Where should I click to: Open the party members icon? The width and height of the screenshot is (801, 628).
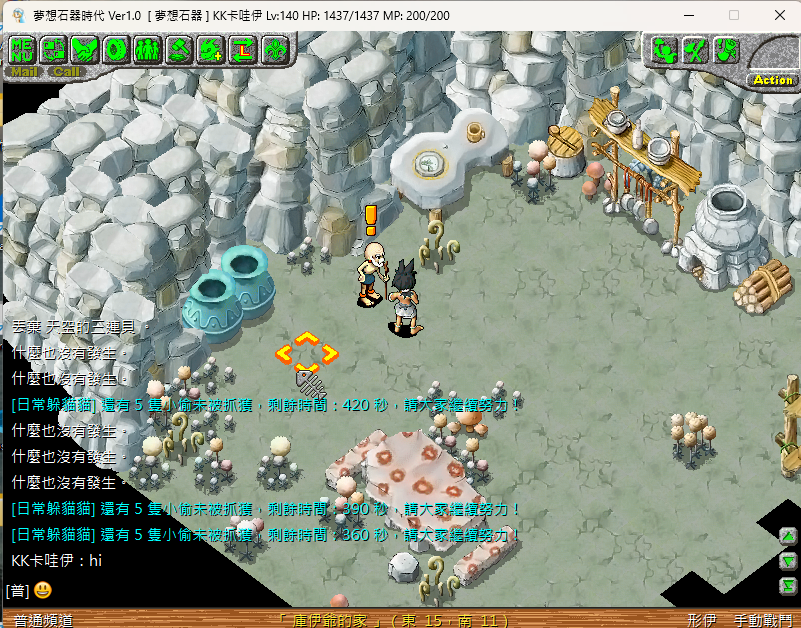click(148, 48)
